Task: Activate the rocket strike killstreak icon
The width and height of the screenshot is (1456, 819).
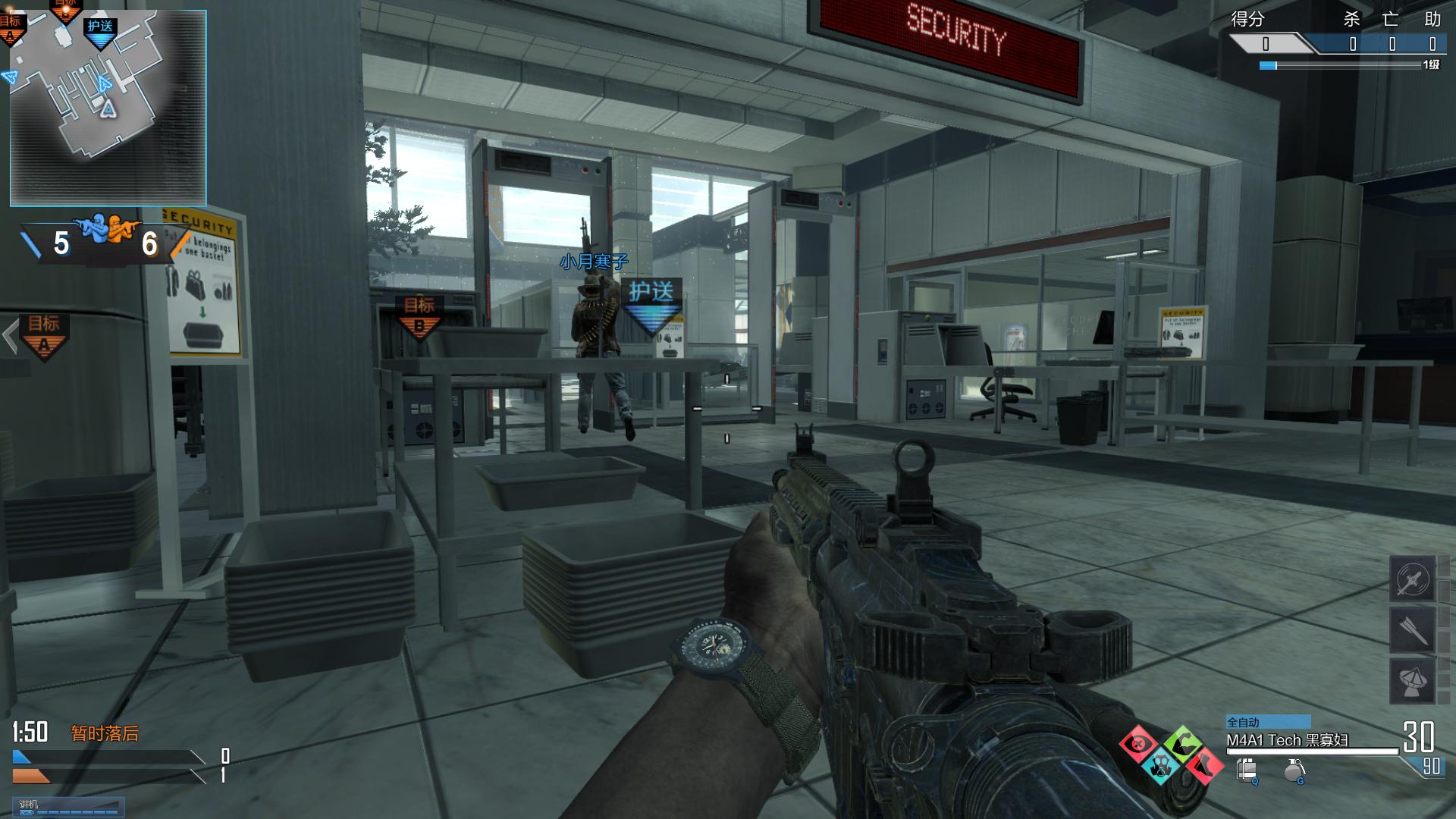Action: (1412, 629)
